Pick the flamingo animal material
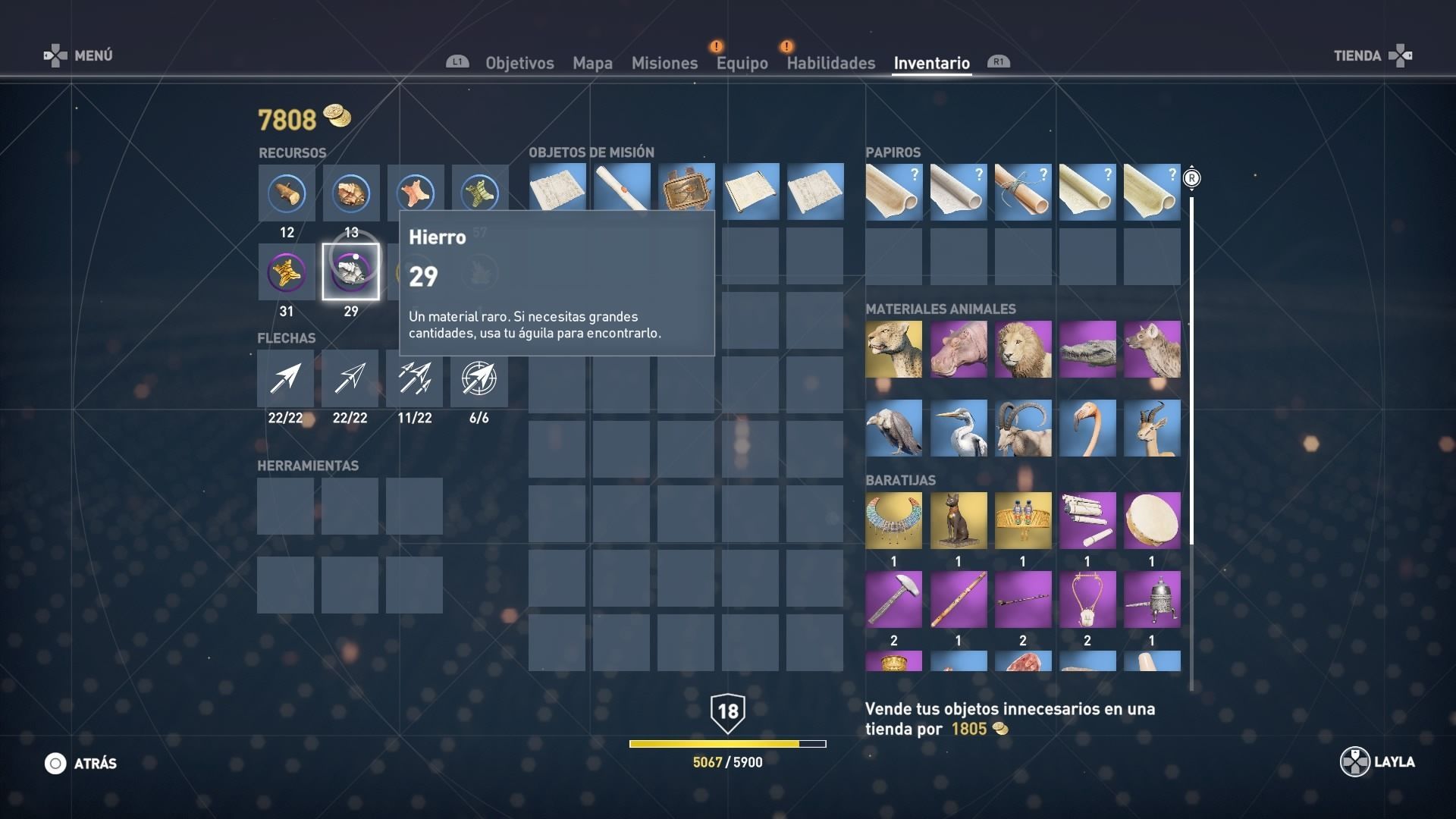Screen dimensions: 1456x819 [x=1087, y=428]
